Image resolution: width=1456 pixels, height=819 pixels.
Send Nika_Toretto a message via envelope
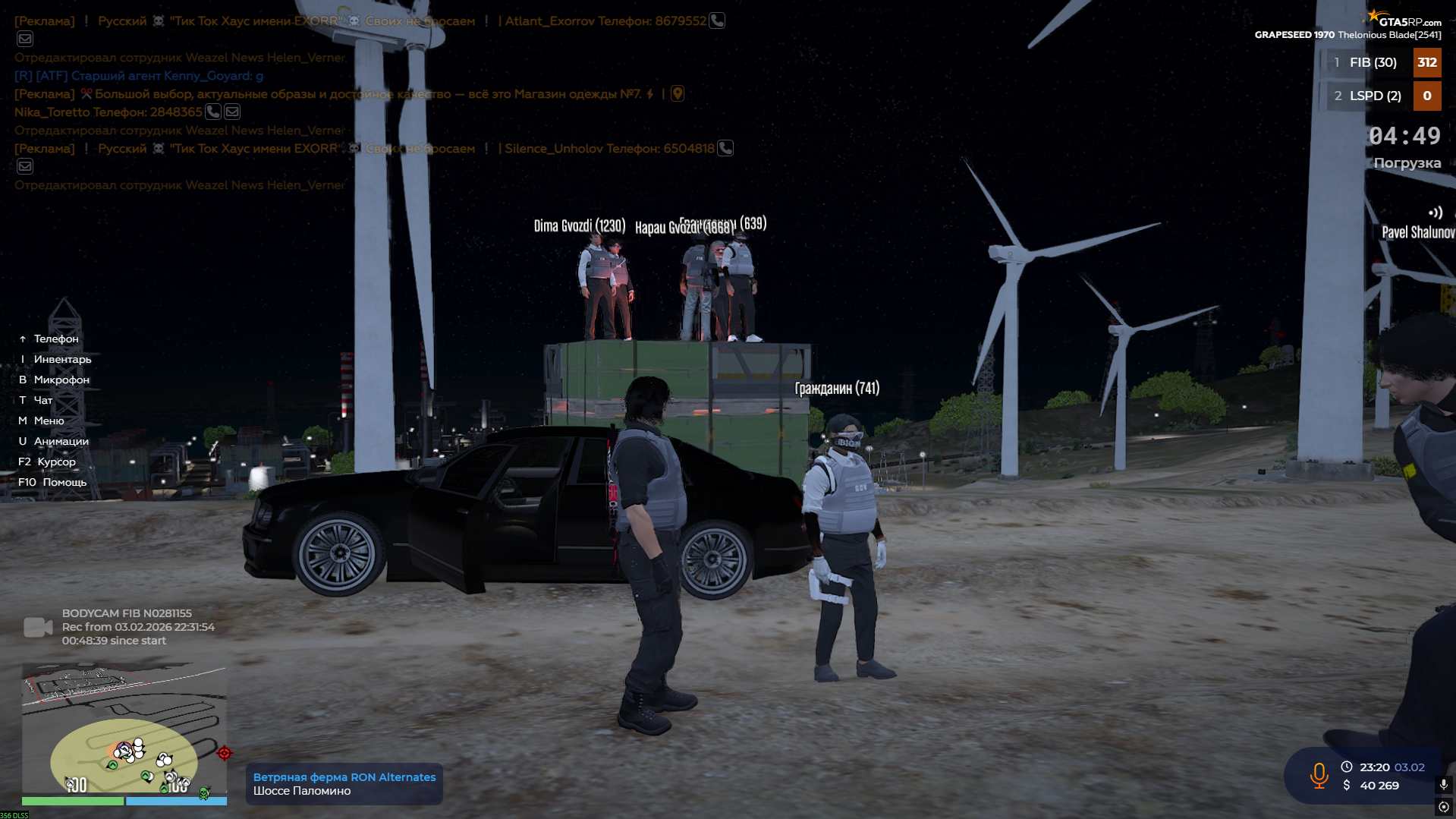(232, 112)
